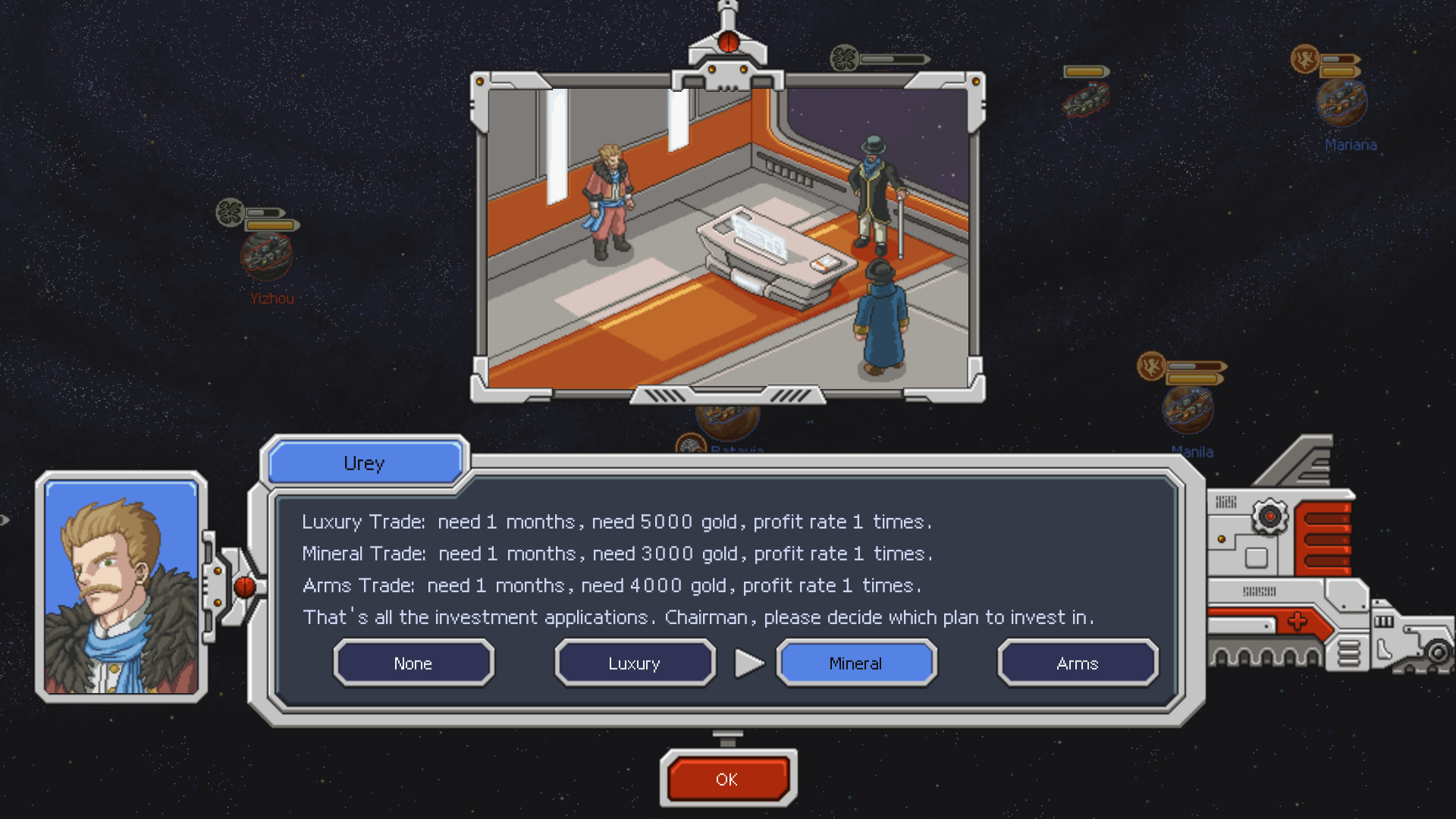Select the Arms trade option
The height and width of the screenshot is (819, 1456).
pyautogui.click(x=1078, y=663)
